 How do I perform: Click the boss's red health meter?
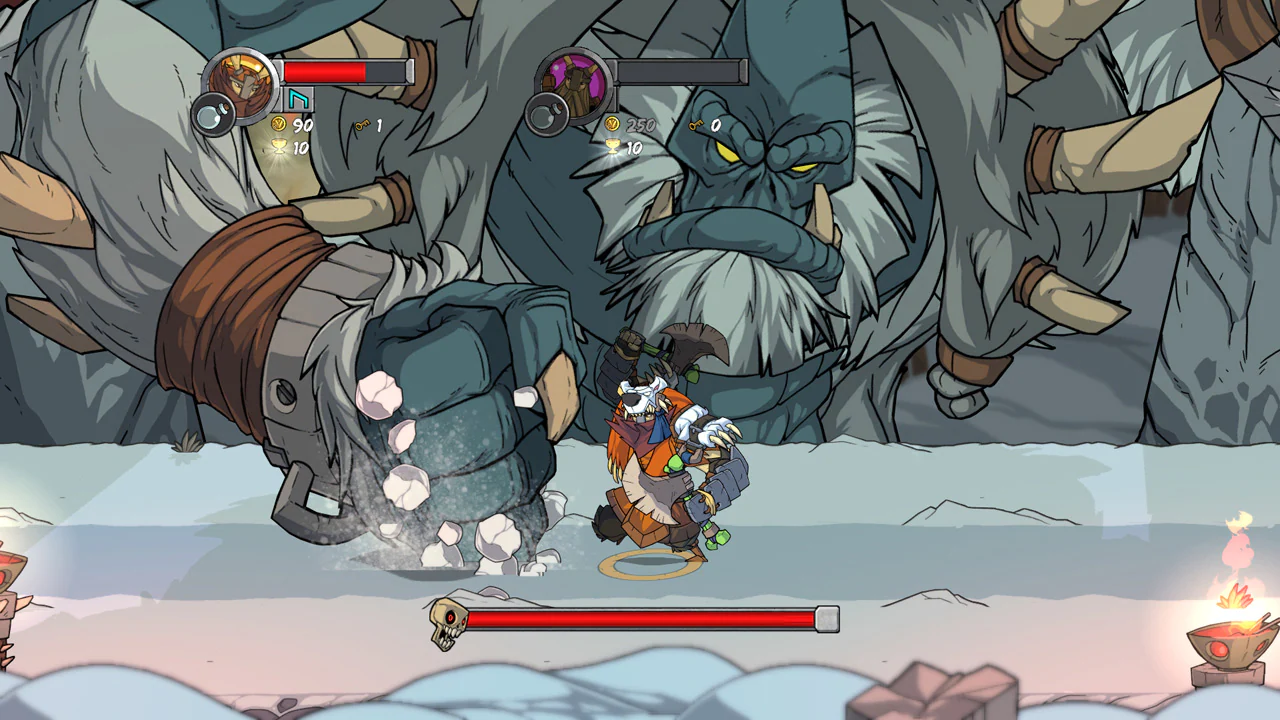[640, 620]
